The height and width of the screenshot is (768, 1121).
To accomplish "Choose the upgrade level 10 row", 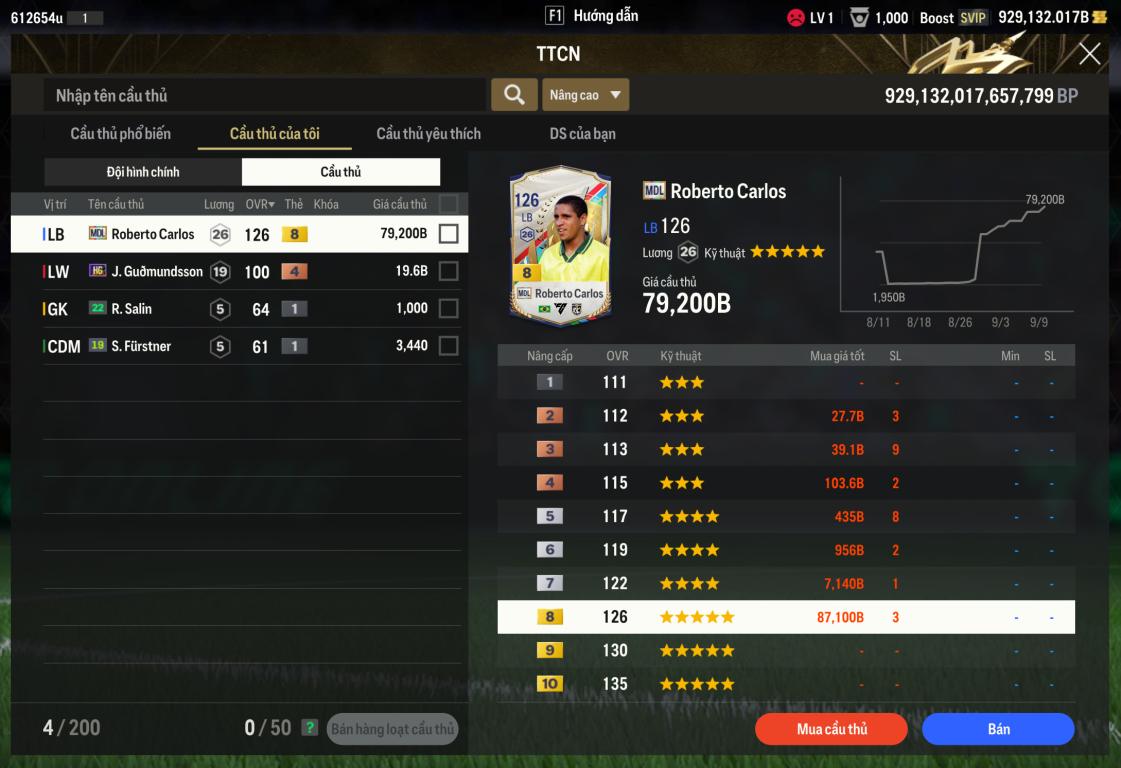I will 786,684.
